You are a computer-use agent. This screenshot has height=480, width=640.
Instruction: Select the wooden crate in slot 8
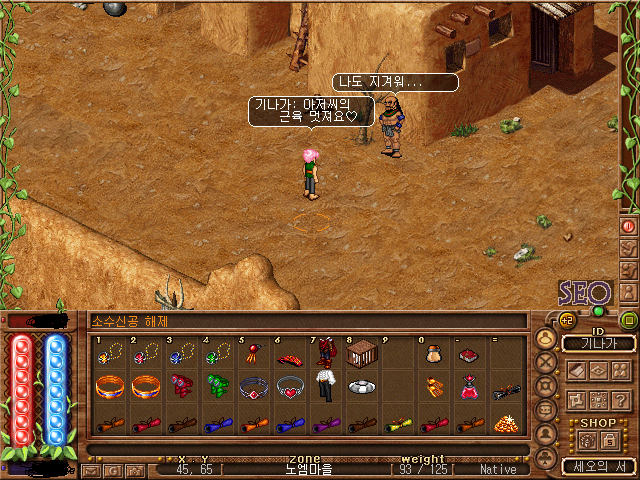point(360,354)
